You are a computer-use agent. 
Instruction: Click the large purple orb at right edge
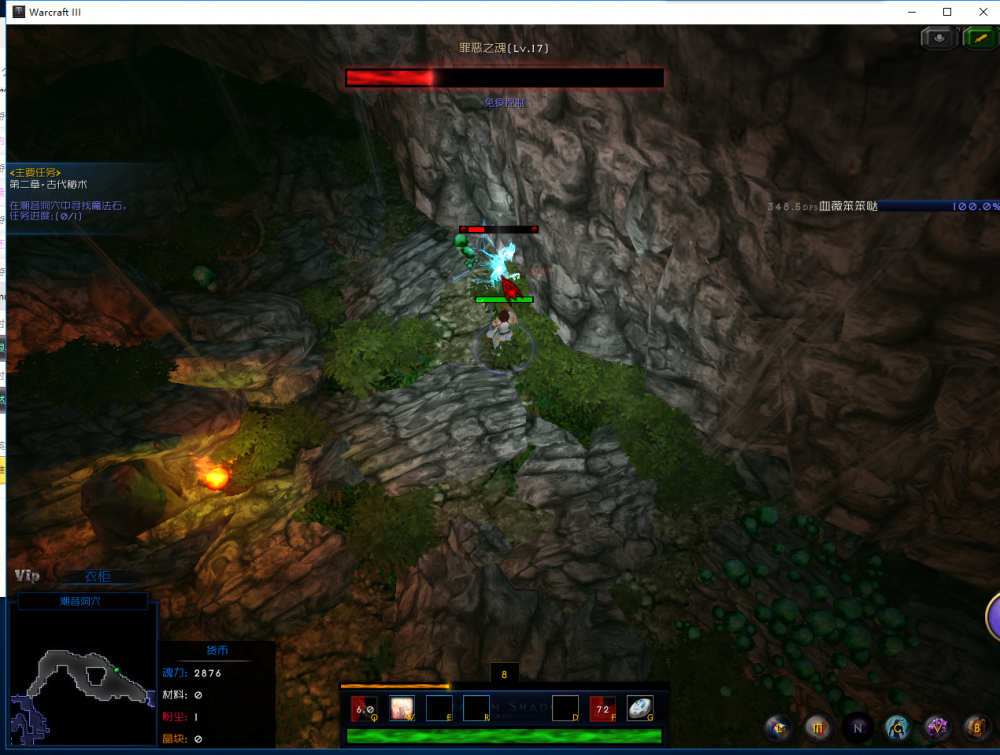994,616
